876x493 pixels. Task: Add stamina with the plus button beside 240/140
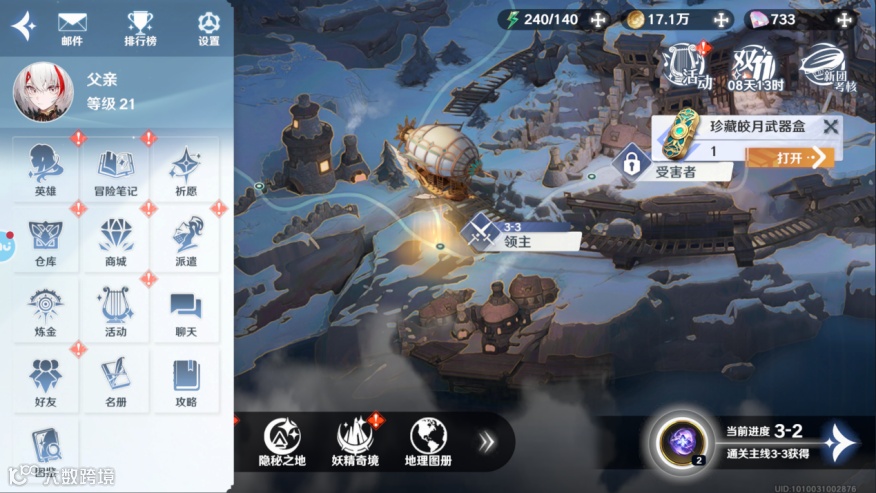point(599,19)
